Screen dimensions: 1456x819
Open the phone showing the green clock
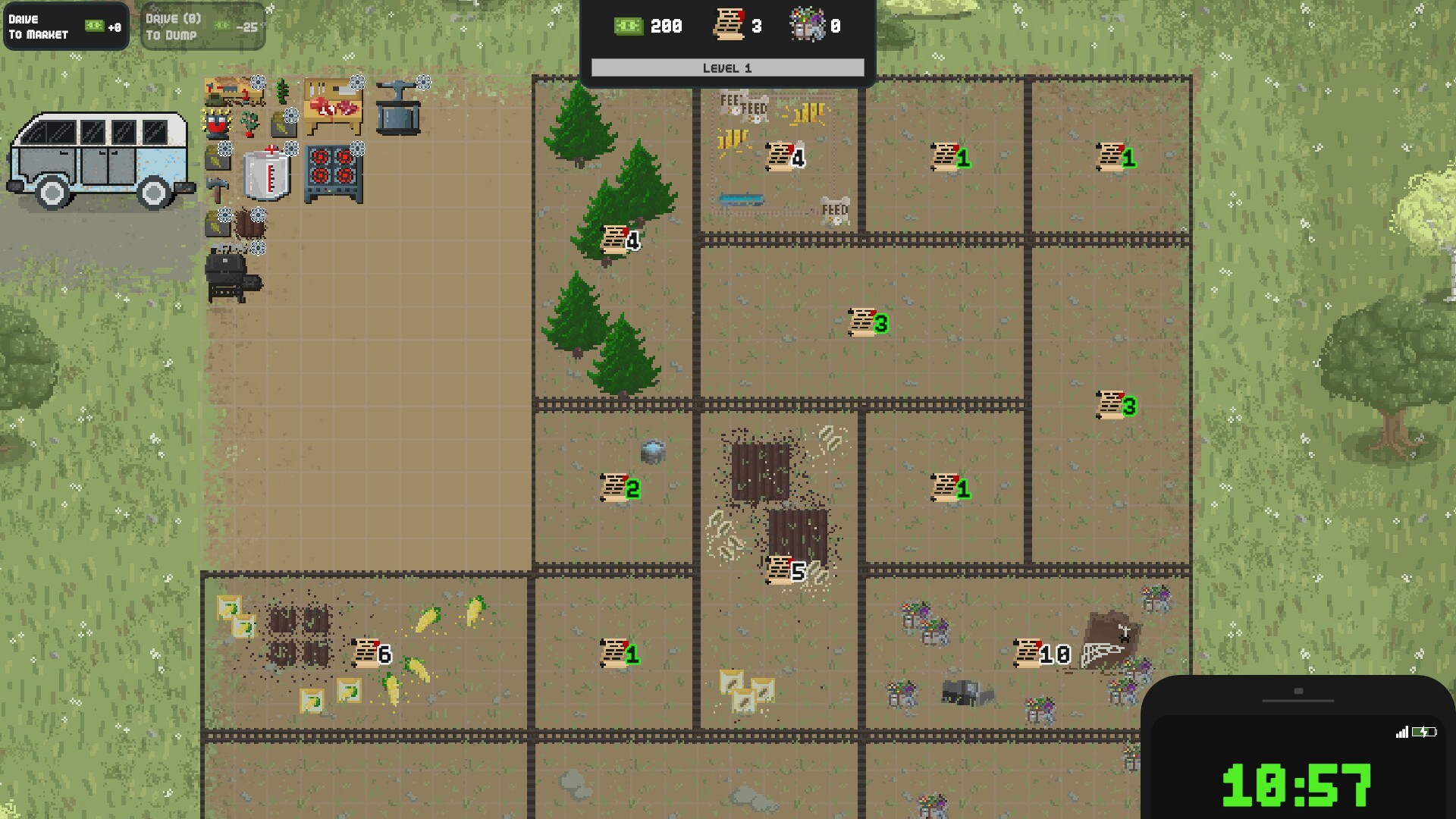pyautogui.click(x=1298, y=751)
